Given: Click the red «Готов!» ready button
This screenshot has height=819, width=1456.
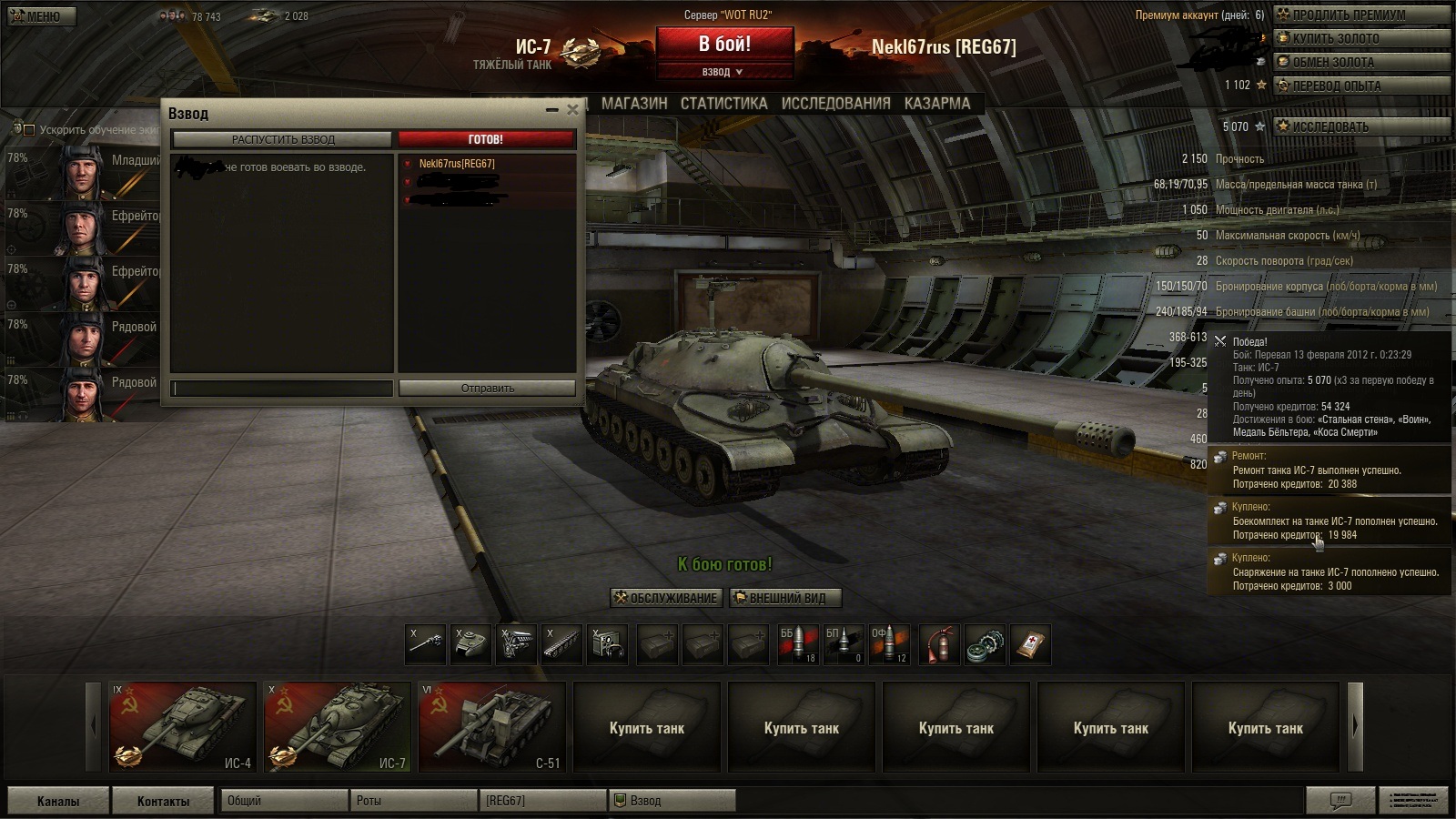Looking at the screenshot, I should (486, 139).
